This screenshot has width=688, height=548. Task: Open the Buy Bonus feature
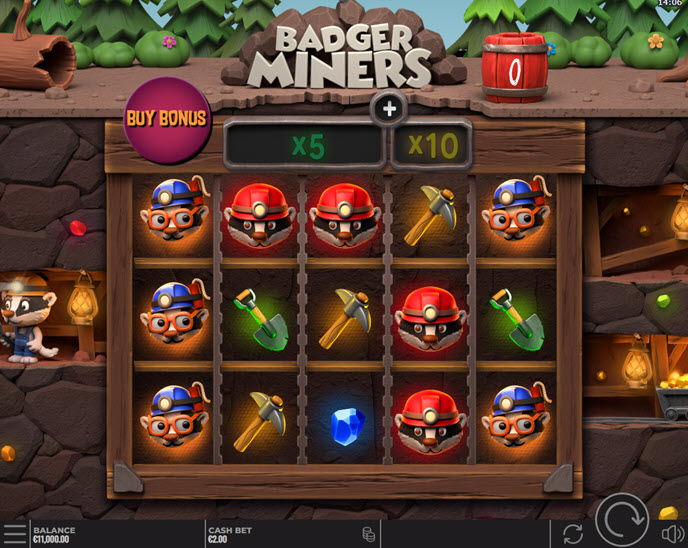[x=167, y=119]
